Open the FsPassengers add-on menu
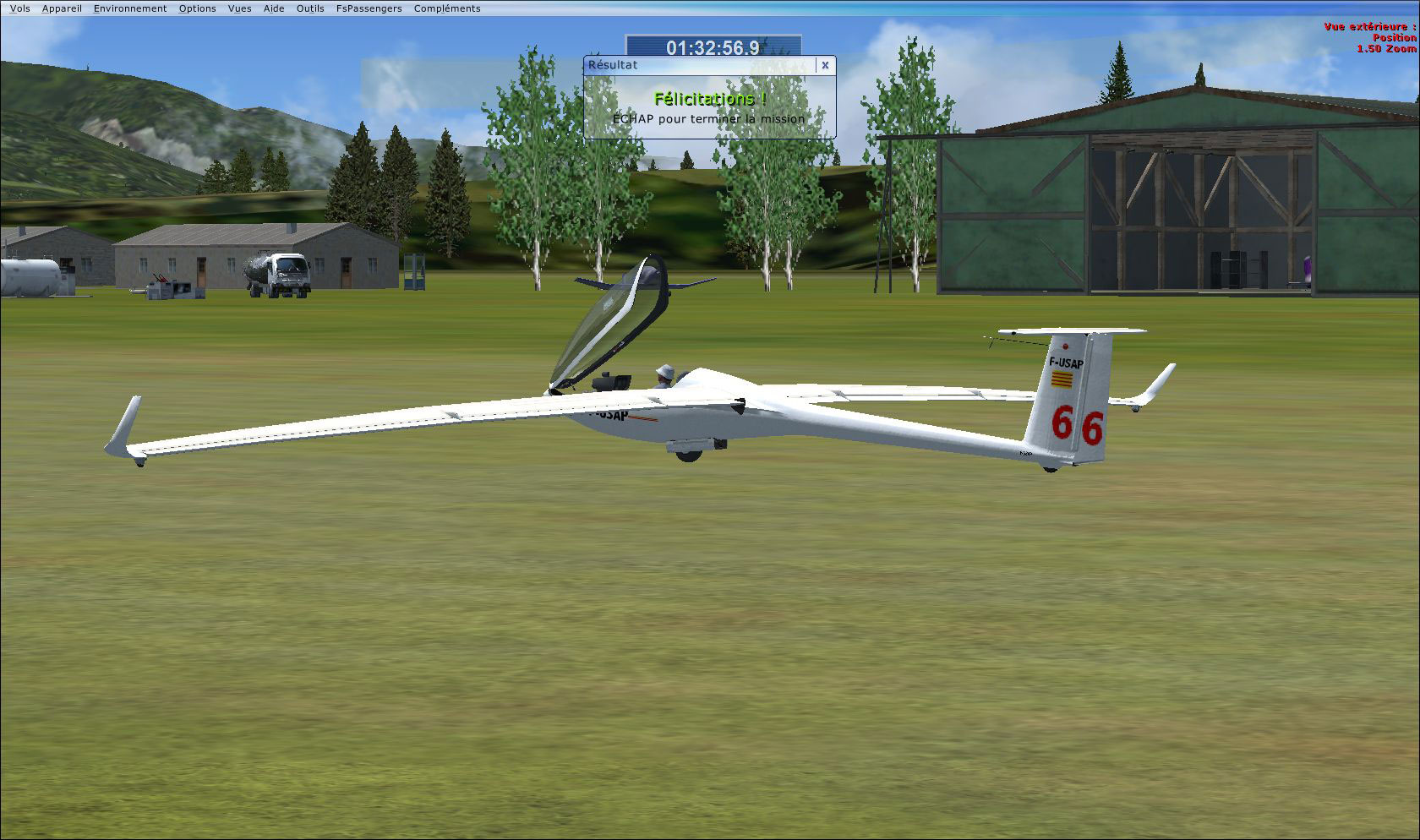This screenshot has width=1420, height=840. [369, 8]
